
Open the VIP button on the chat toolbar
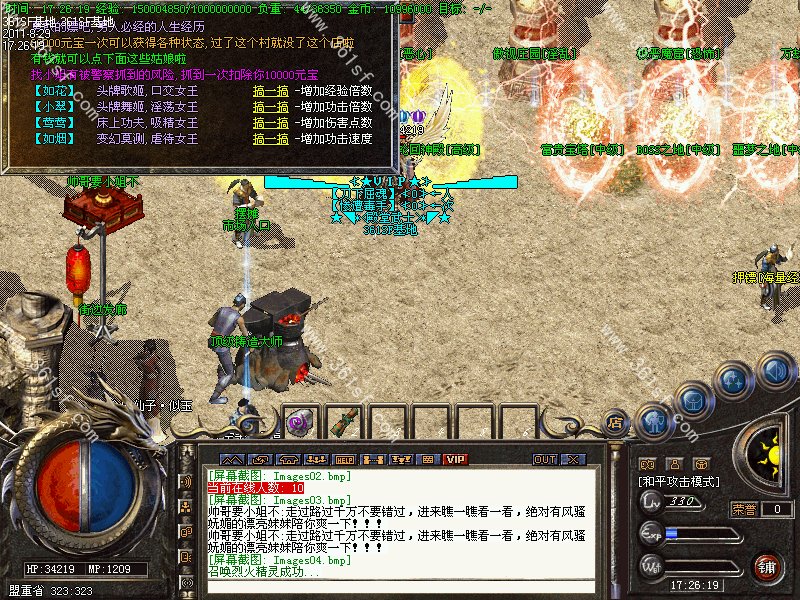tap(456, 459)
